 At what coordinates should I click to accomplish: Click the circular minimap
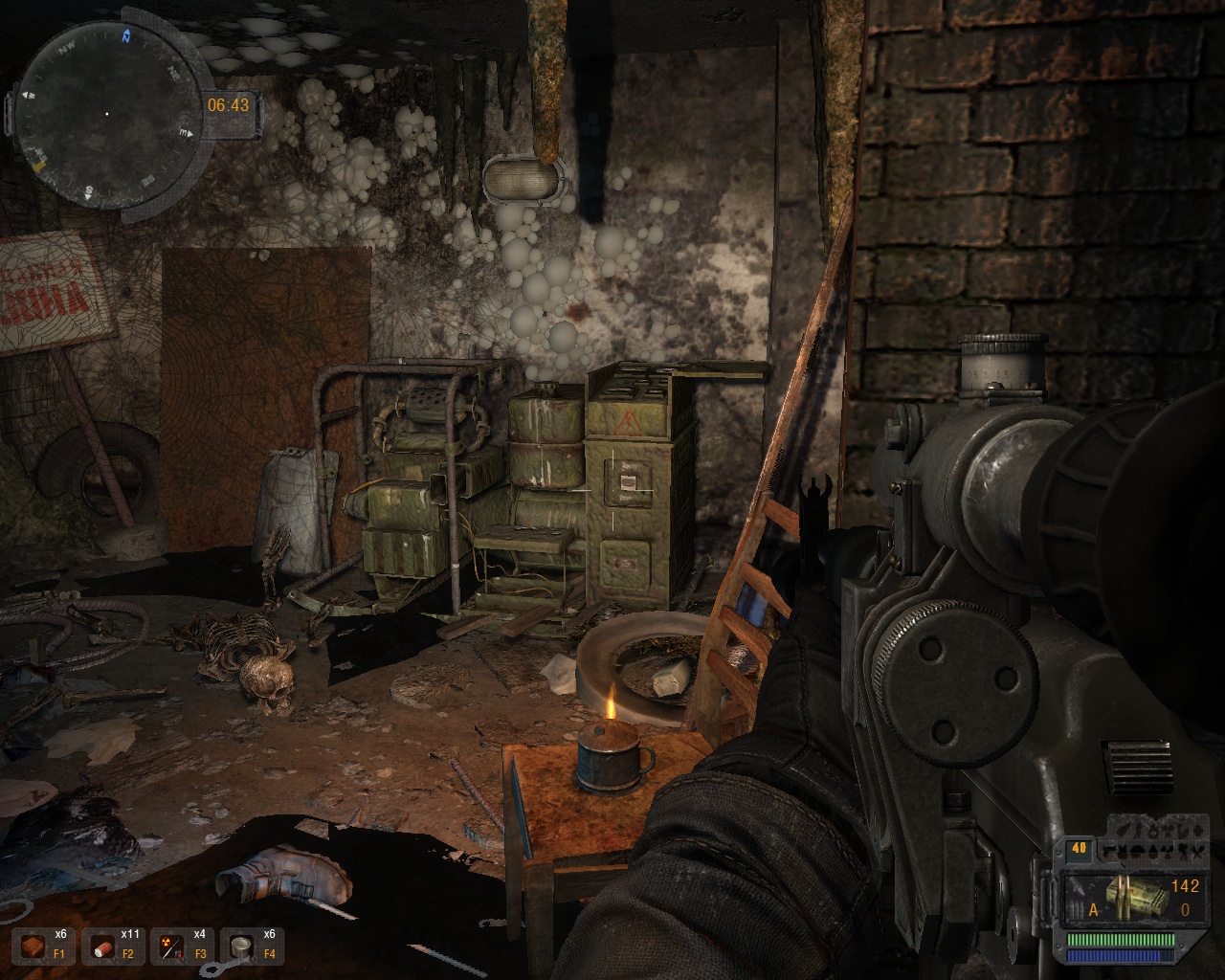105,114
